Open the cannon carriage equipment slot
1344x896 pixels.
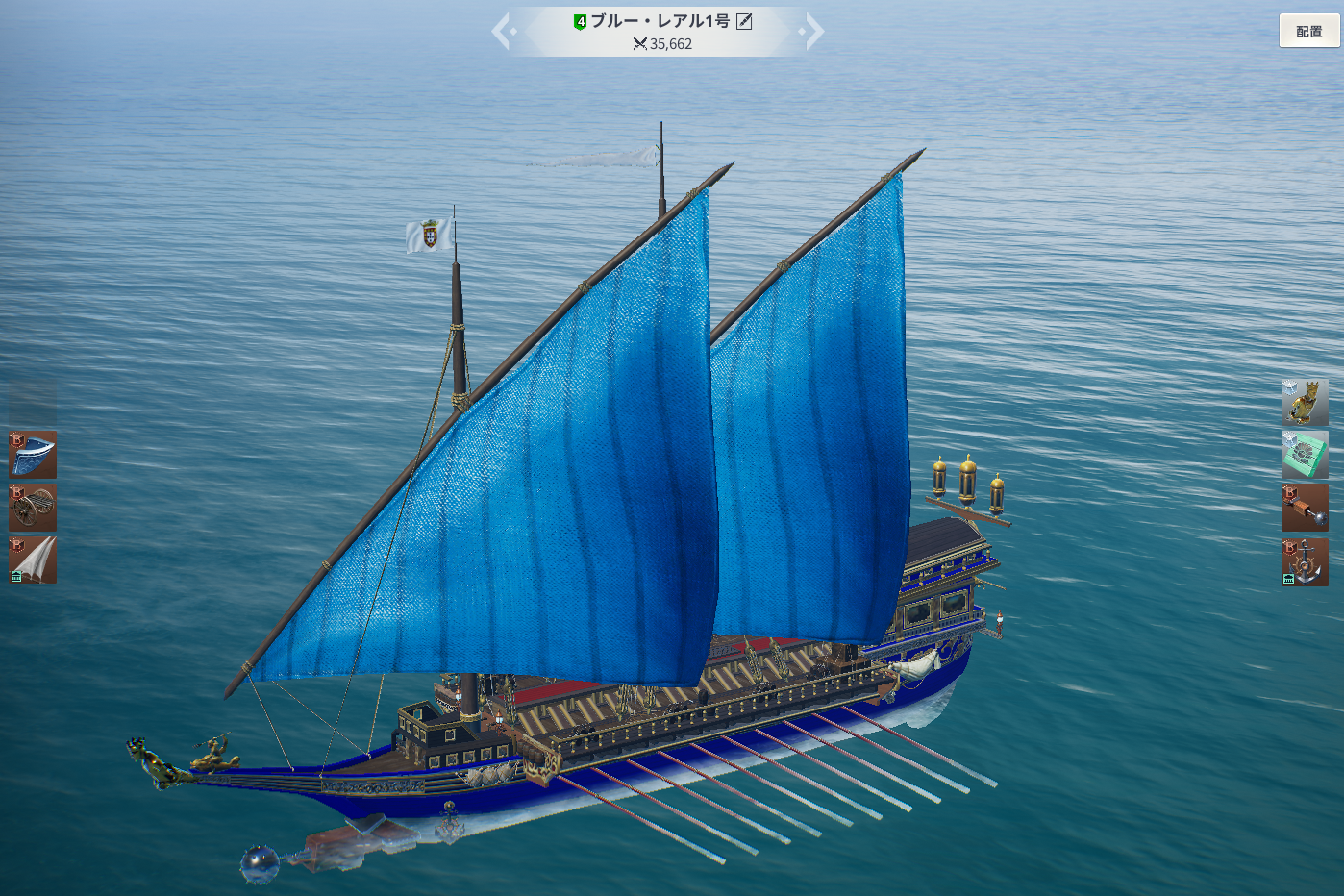(x=33, y=508)
